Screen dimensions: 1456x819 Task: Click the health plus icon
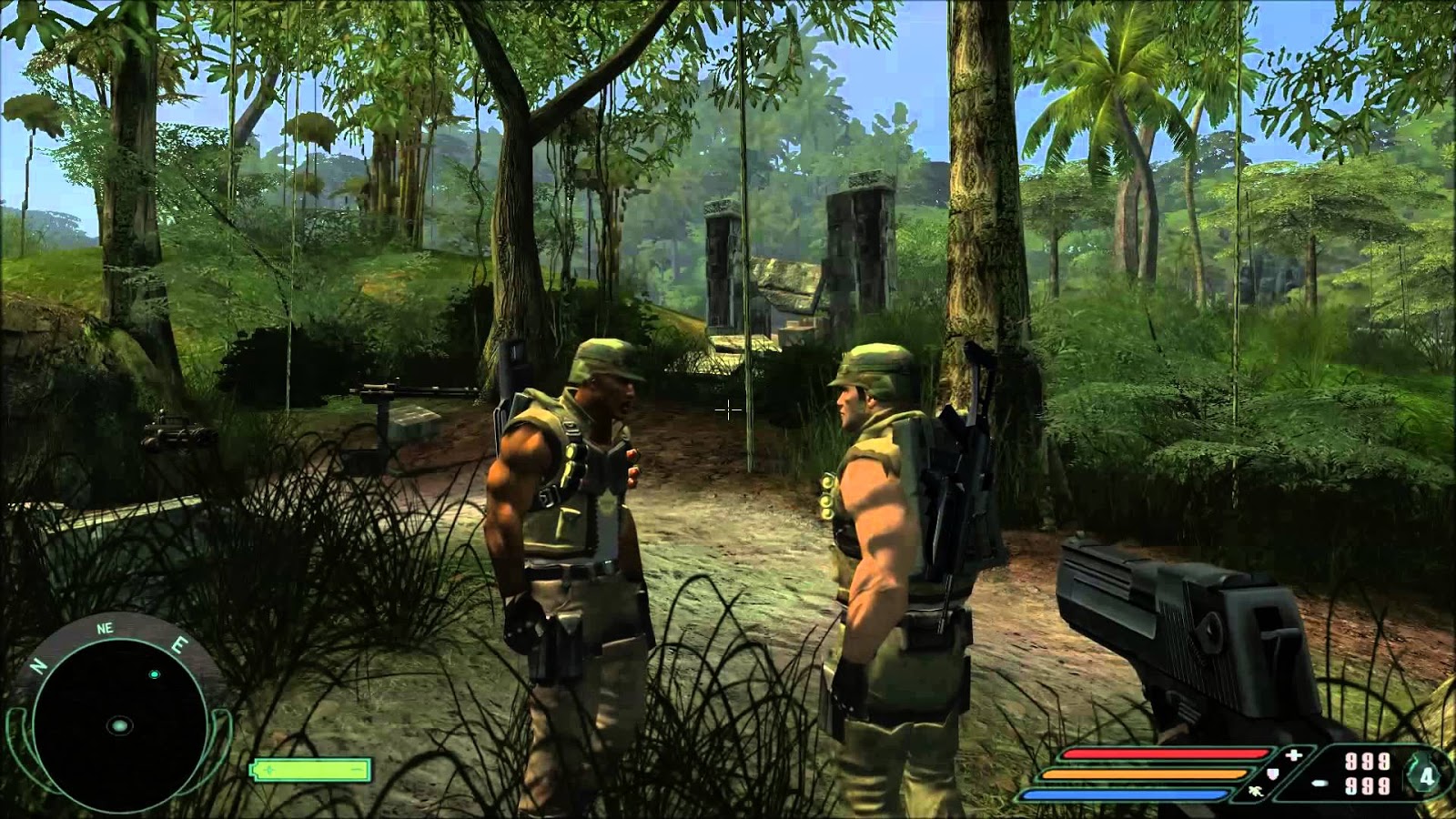pos(1292,753)
